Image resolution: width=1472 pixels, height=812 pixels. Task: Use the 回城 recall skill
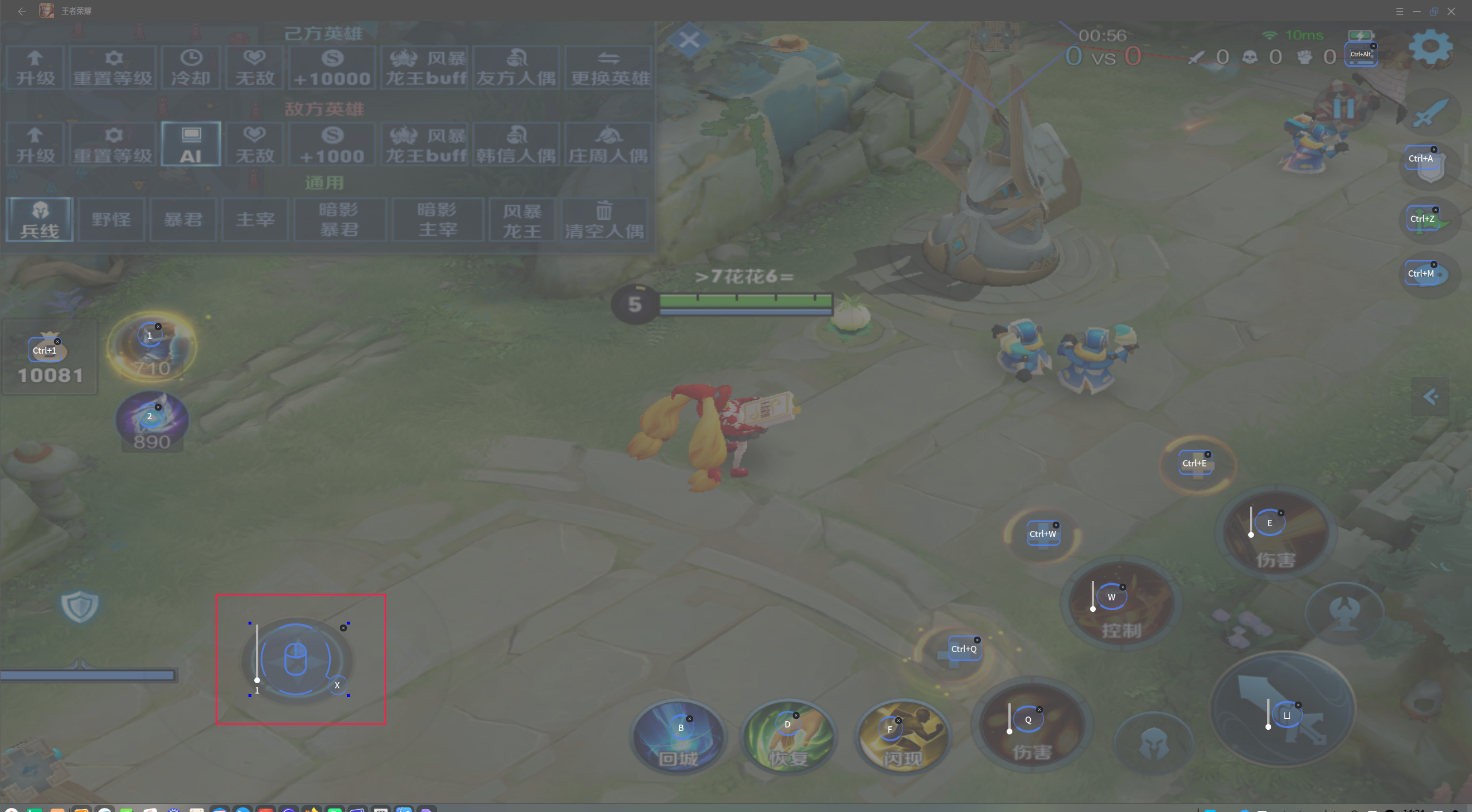click(679, 739)
